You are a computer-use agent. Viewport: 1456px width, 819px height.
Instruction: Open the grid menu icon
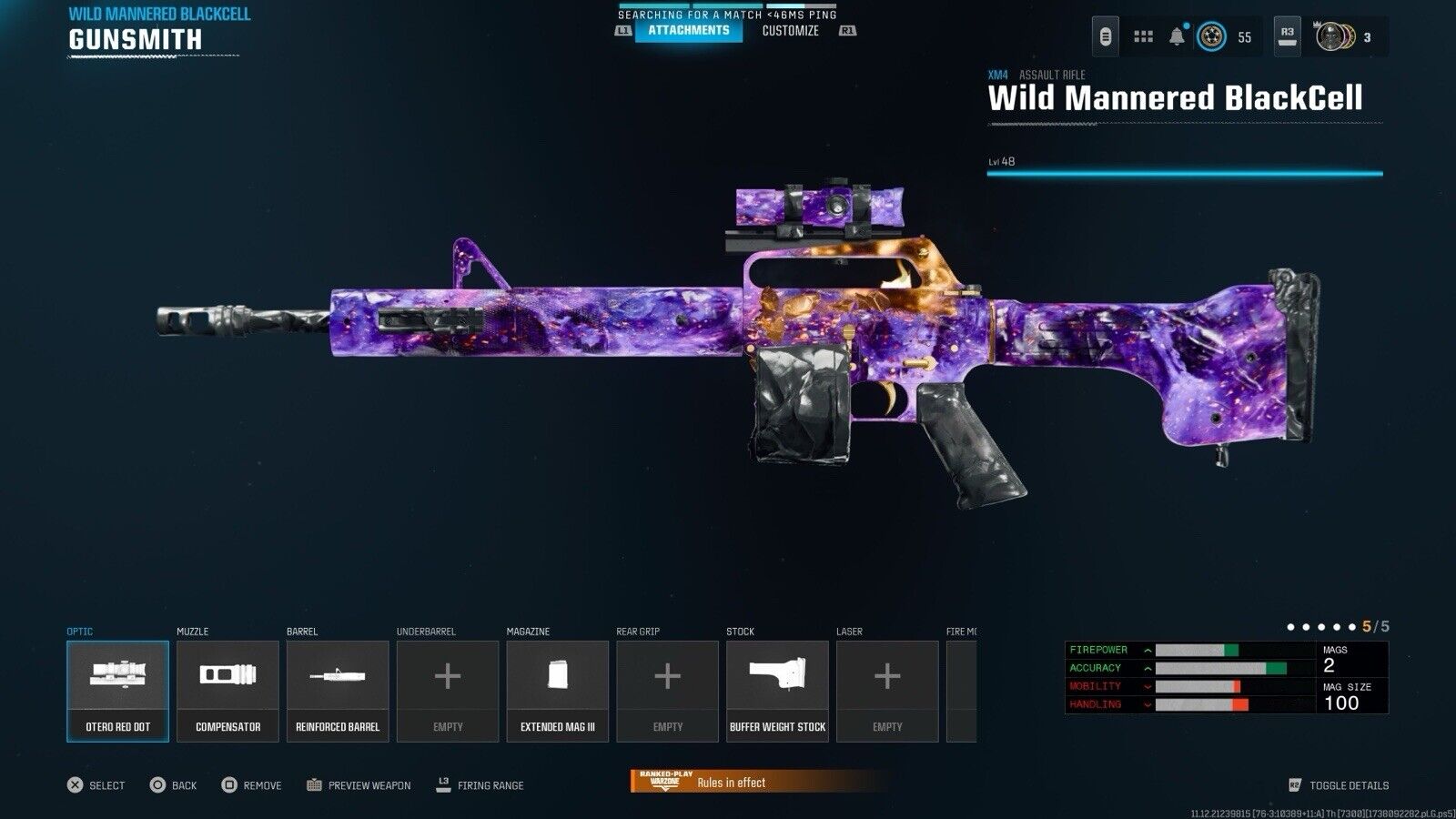point(1143,37)
